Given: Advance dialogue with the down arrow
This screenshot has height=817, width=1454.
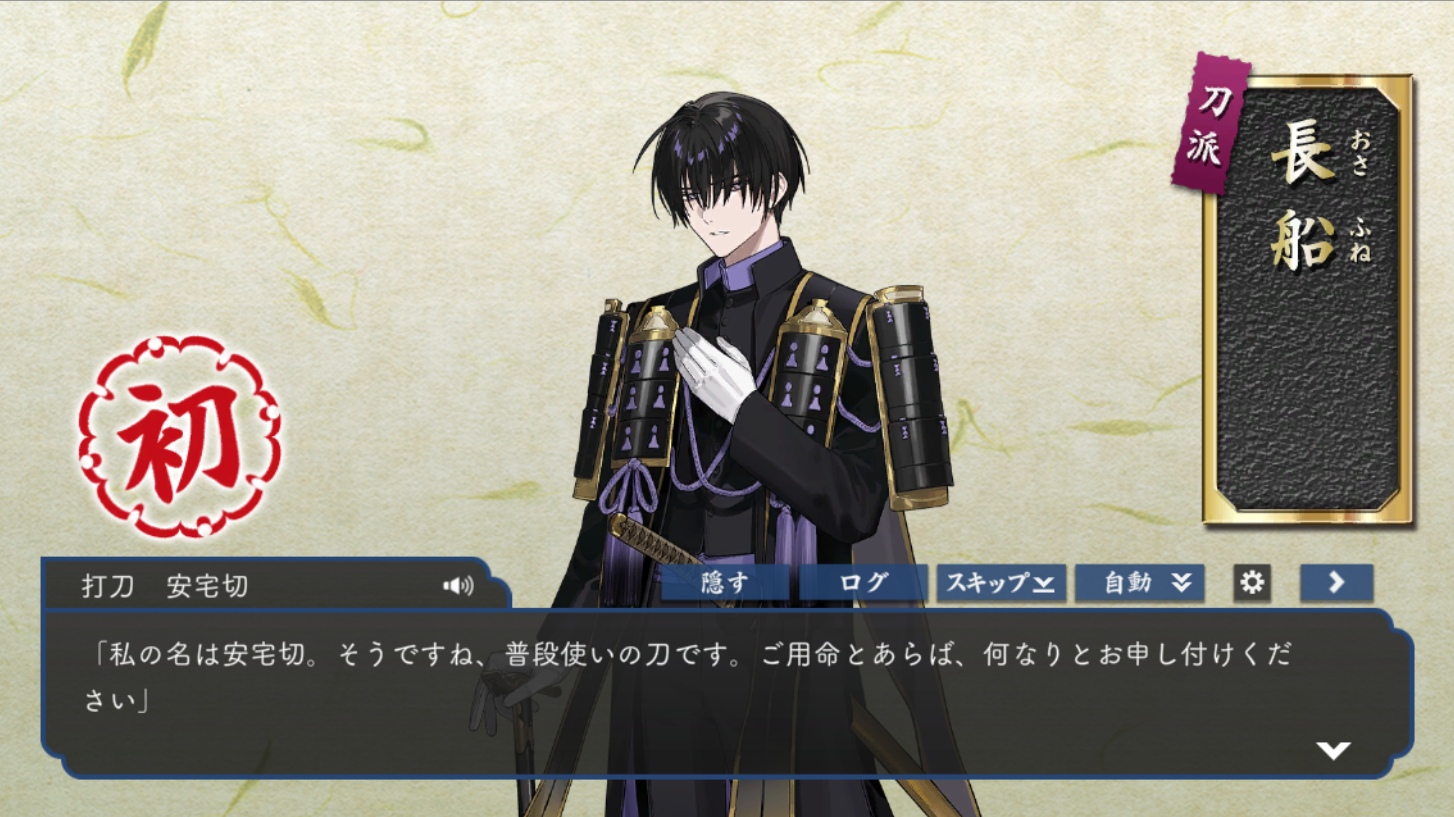Looking at the screenshot, I should click(x=1333, y=750).
